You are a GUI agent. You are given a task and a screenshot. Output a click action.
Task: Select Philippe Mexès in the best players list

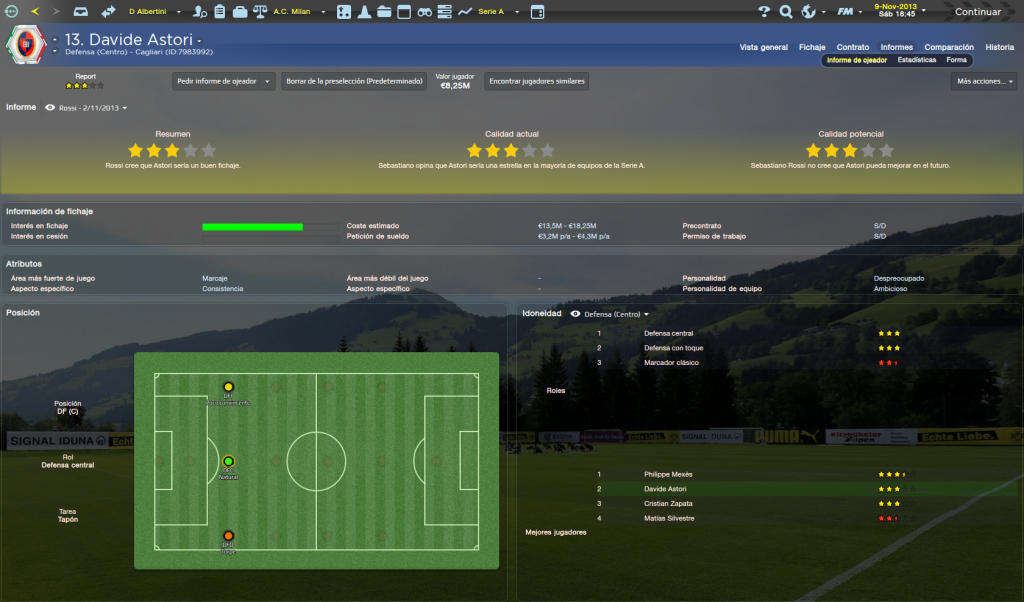coord(668,474)
